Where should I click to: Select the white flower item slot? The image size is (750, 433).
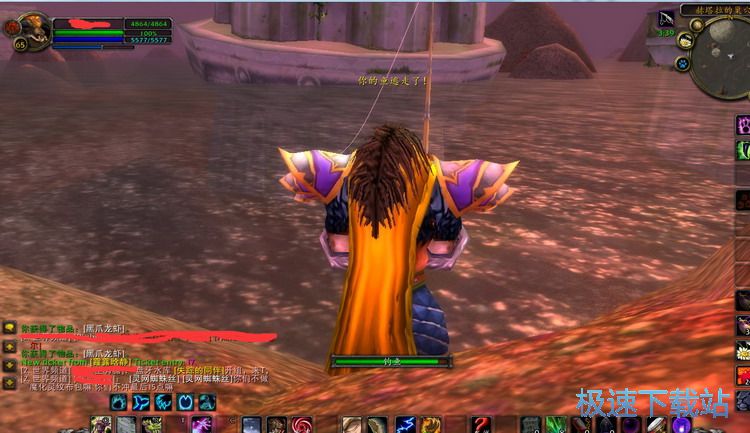tap(743, 351)
